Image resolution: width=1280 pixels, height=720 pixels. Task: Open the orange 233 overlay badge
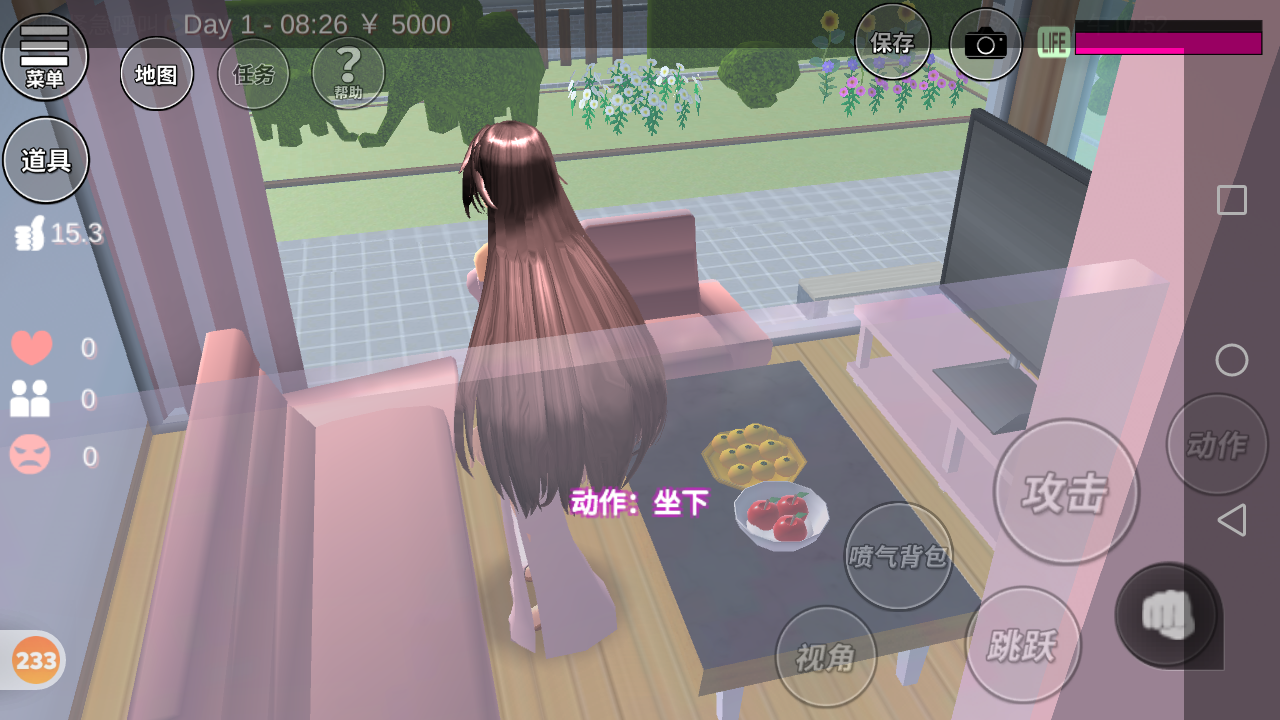click(36, 660)
